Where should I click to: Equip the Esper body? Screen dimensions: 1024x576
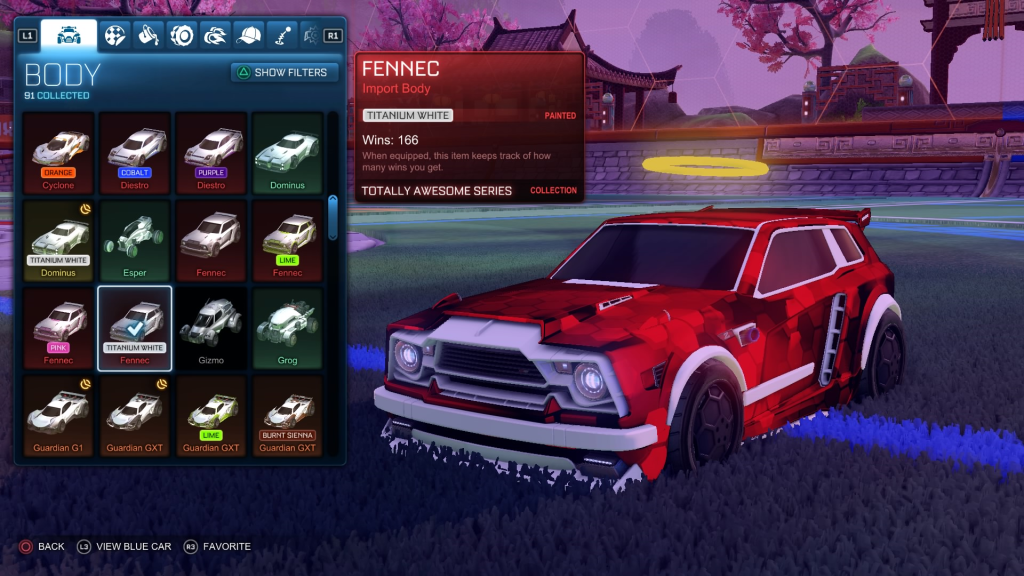point(134,240)
